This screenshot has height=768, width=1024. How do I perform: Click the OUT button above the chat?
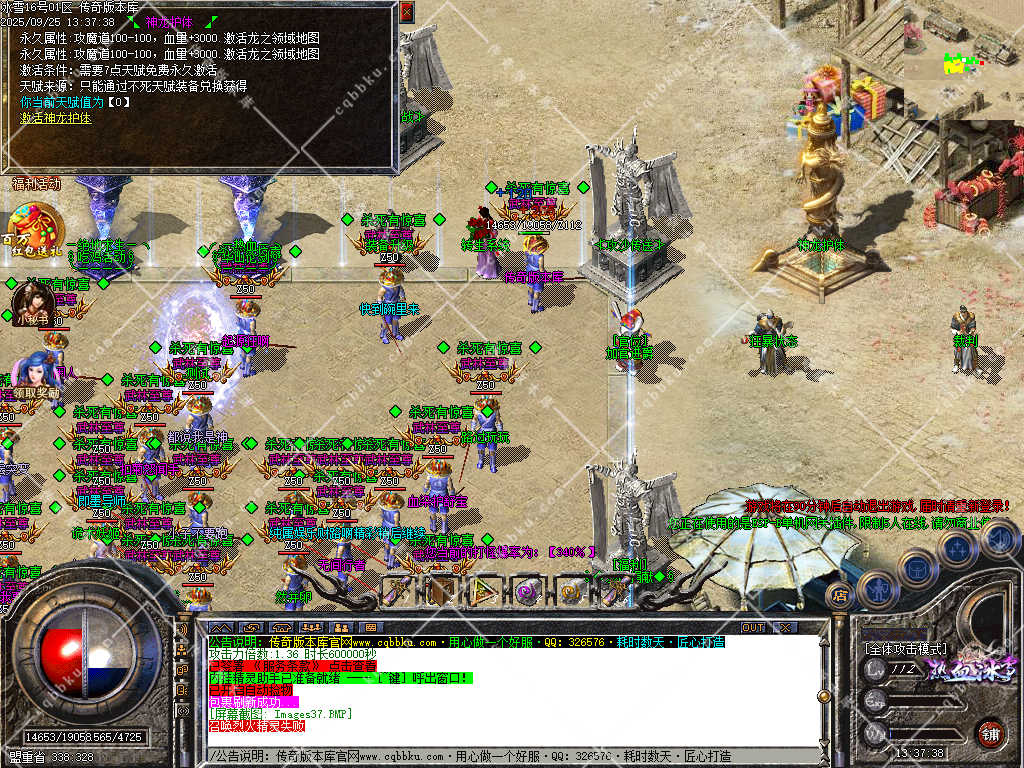tap(752, 627)
